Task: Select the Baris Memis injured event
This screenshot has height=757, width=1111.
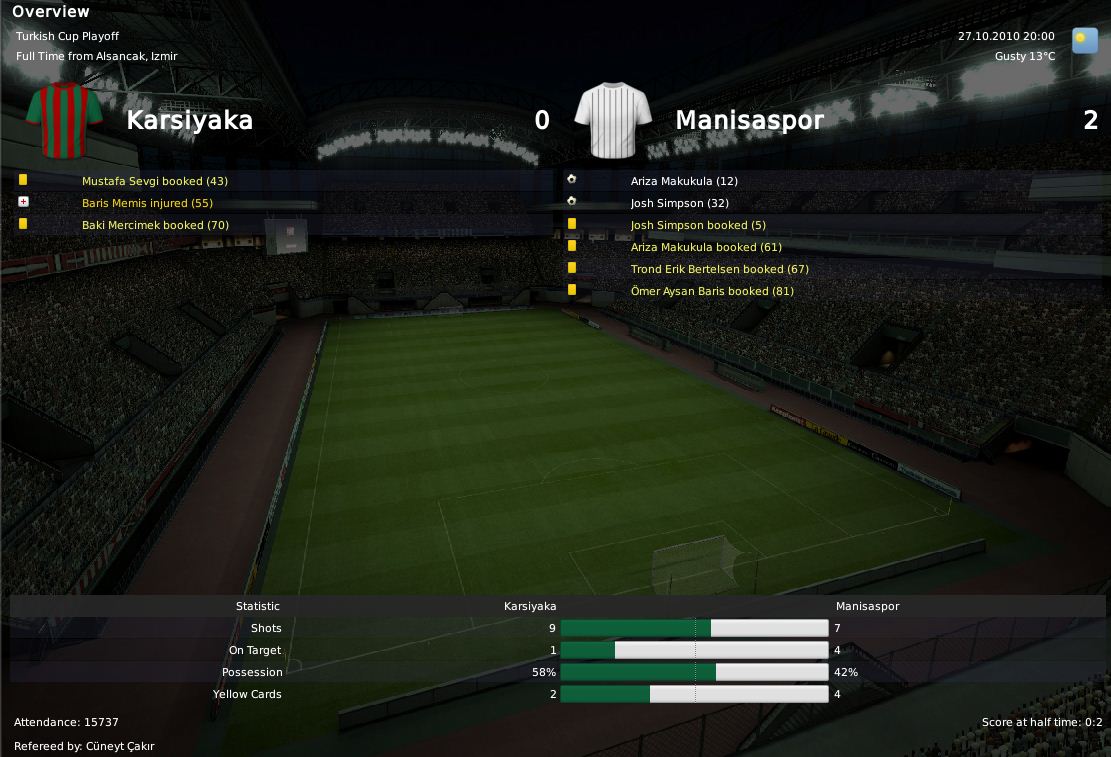Action: pyautogui.click(x=147, y=203)
